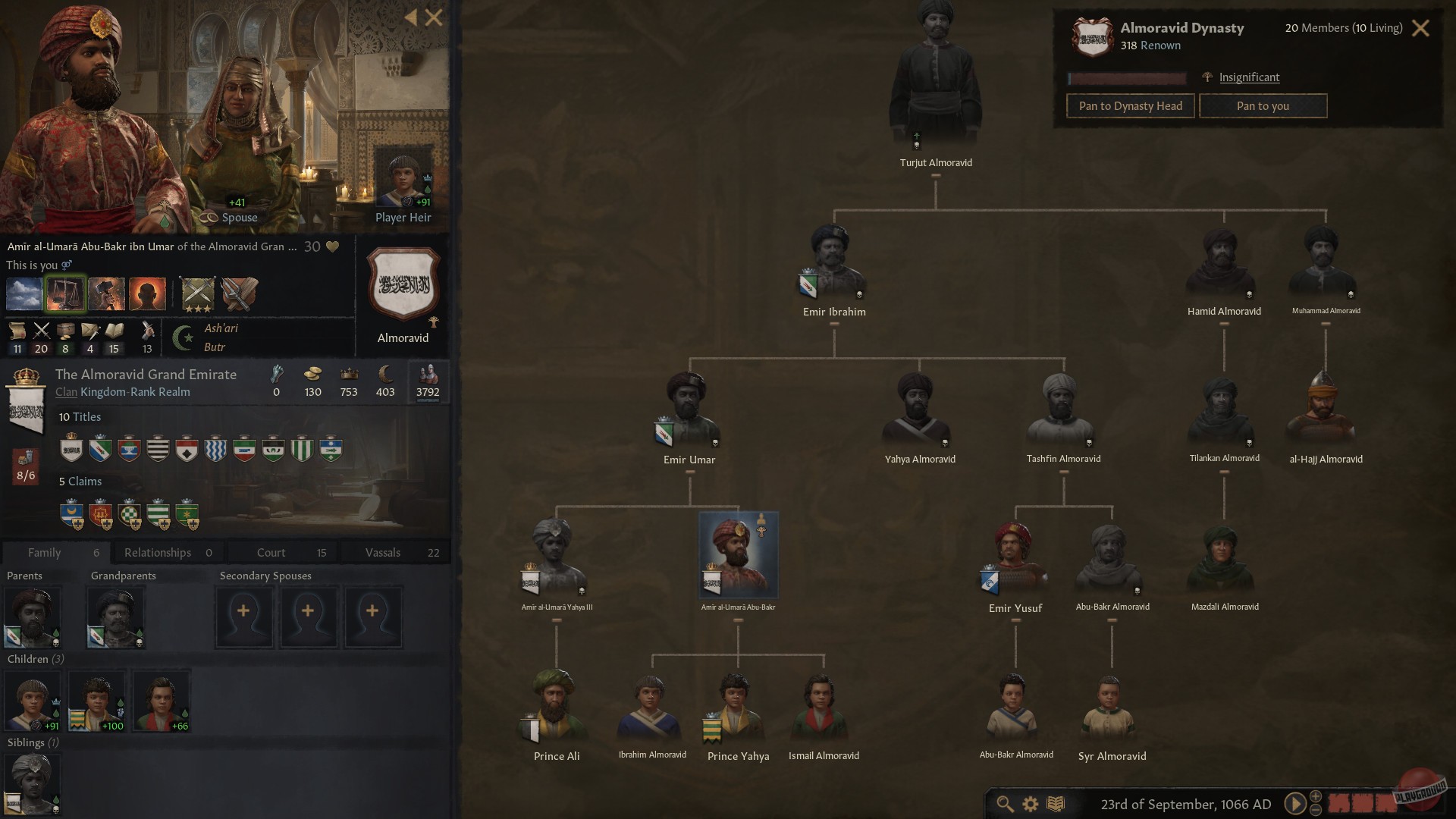The height and width of the screenshot is (819, 1456).
Task: Open the game settings gear icon
Action: click(x=1030, y=804)
